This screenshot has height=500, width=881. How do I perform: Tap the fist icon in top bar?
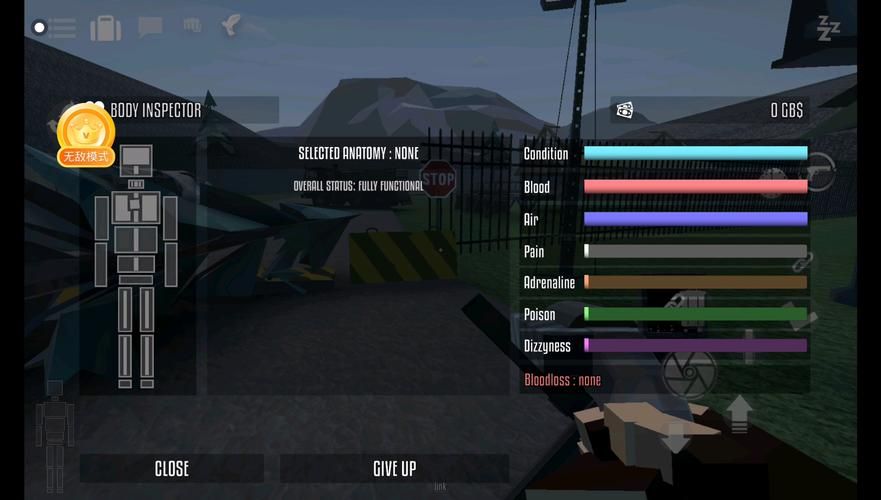point(193,27)
